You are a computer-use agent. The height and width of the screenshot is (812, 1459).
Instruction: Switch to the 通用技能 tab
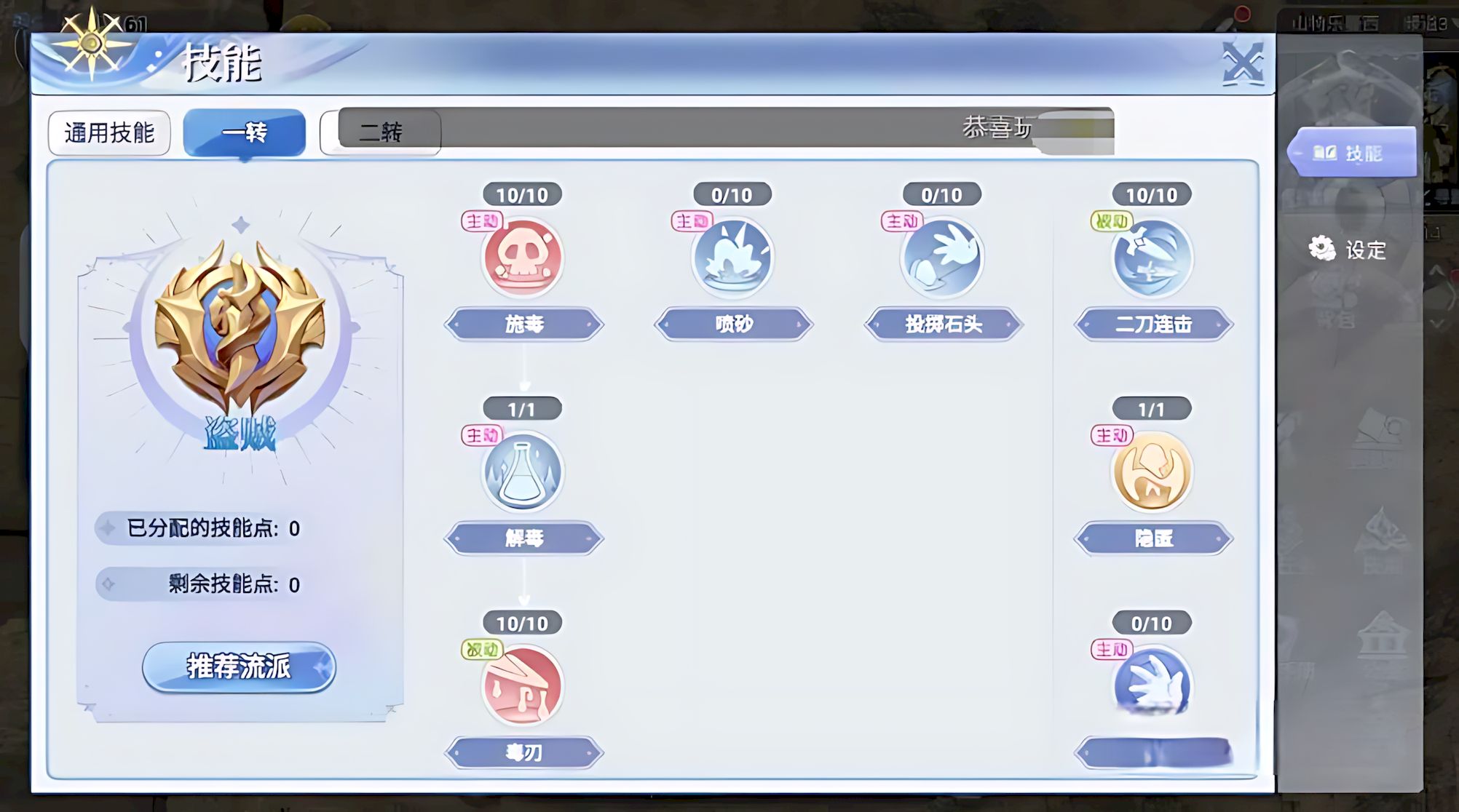[109, 132]
